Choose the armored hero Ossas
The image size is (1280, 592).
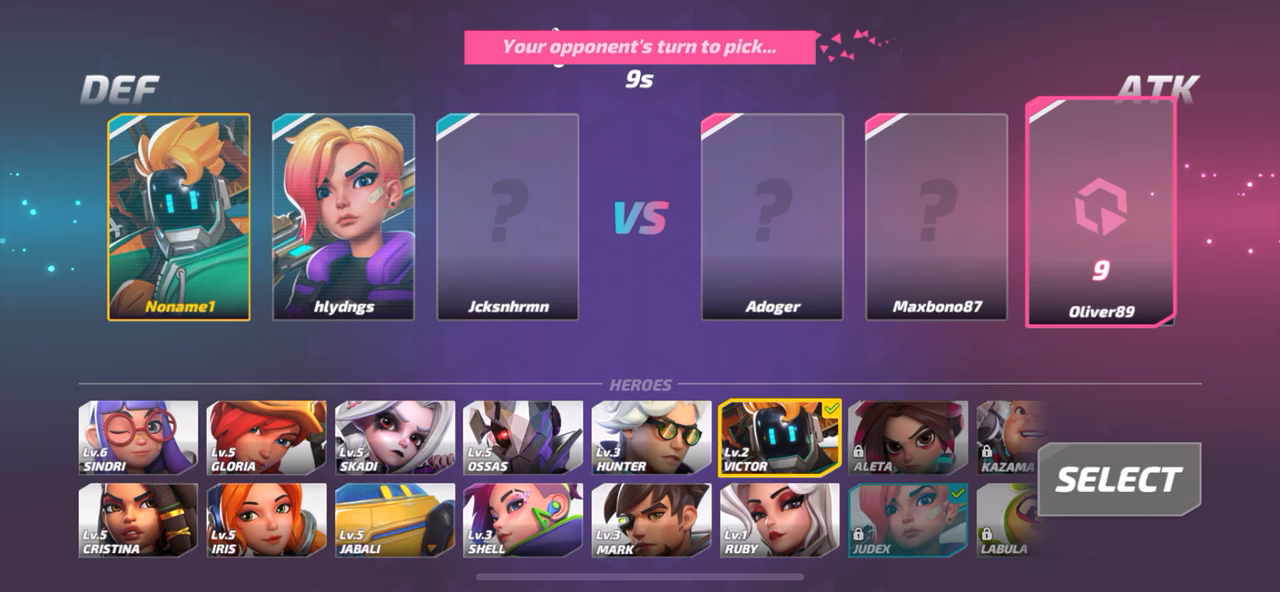(523, 438)
